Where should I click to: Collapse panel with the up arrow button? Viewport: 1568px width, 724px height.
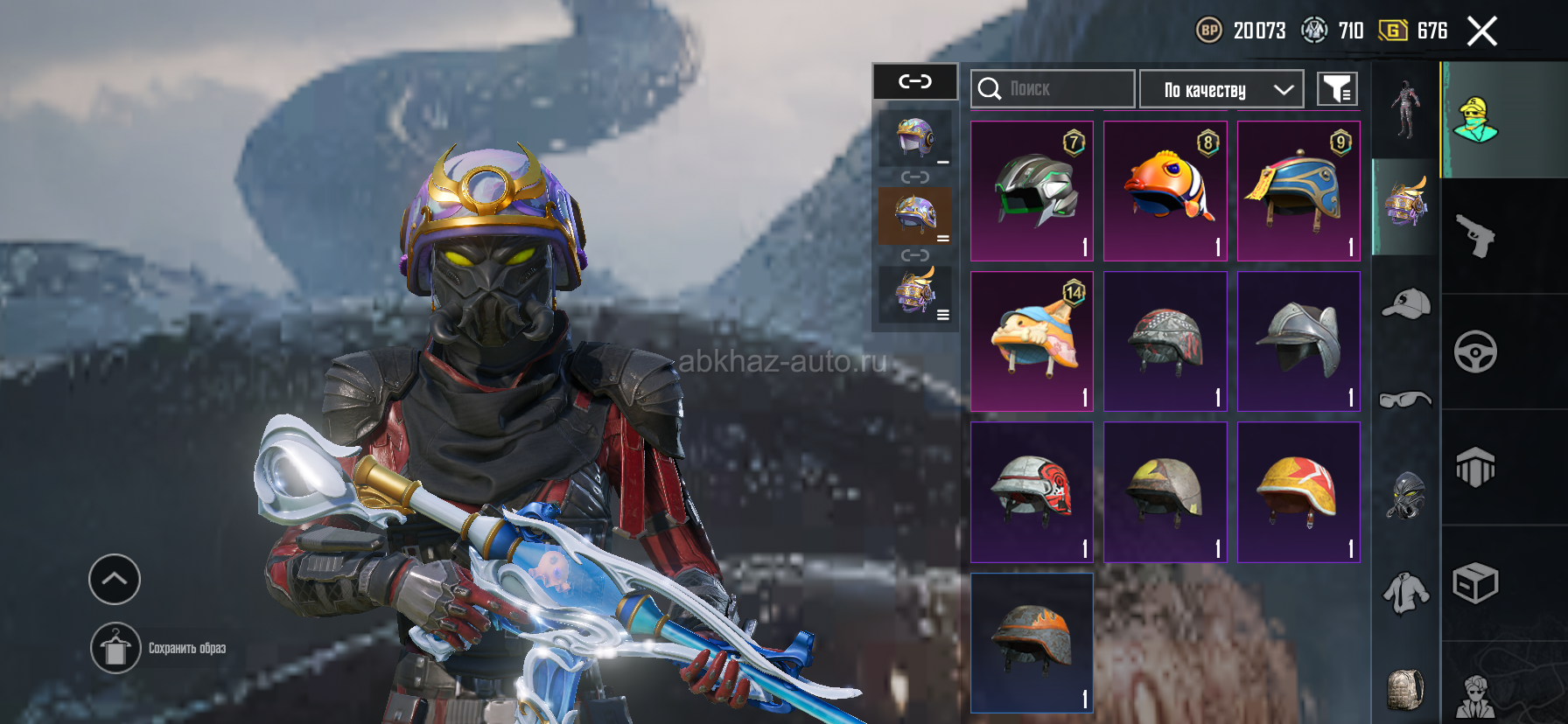click(115, 579)
